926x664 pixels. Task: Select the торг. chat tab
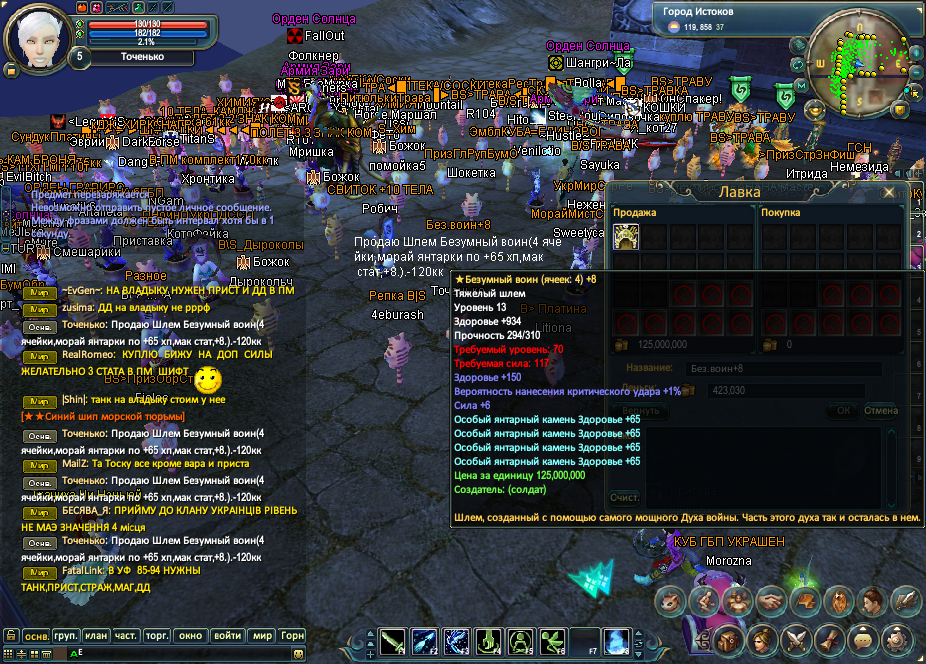(x=157, y=636)
